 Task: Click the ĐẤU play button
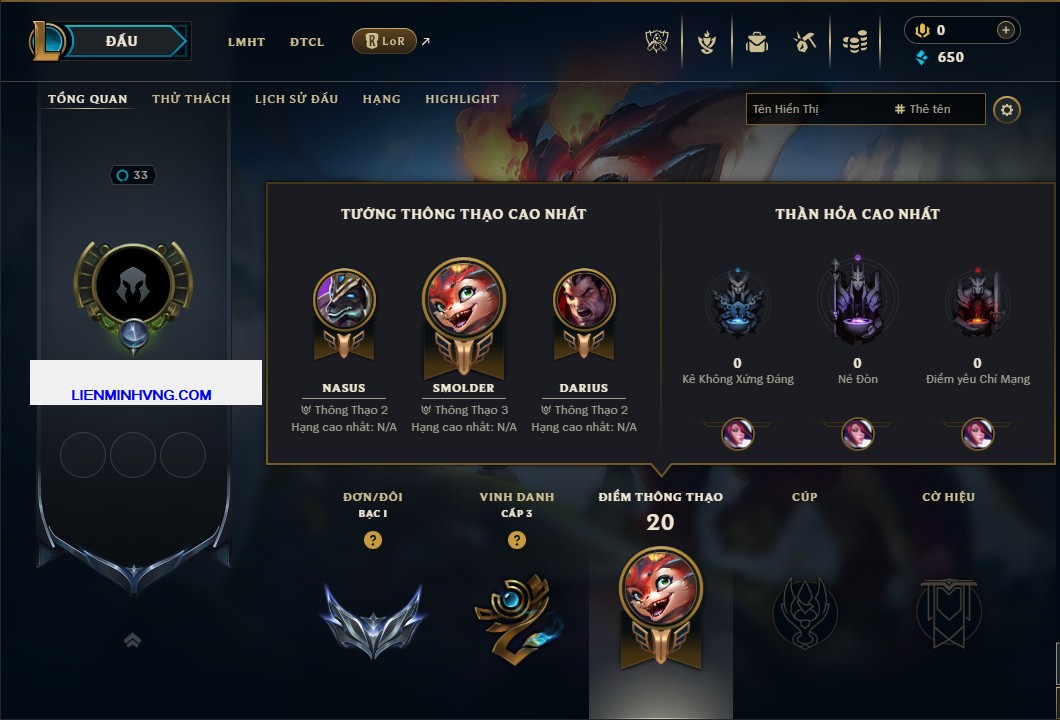[121, 41]
